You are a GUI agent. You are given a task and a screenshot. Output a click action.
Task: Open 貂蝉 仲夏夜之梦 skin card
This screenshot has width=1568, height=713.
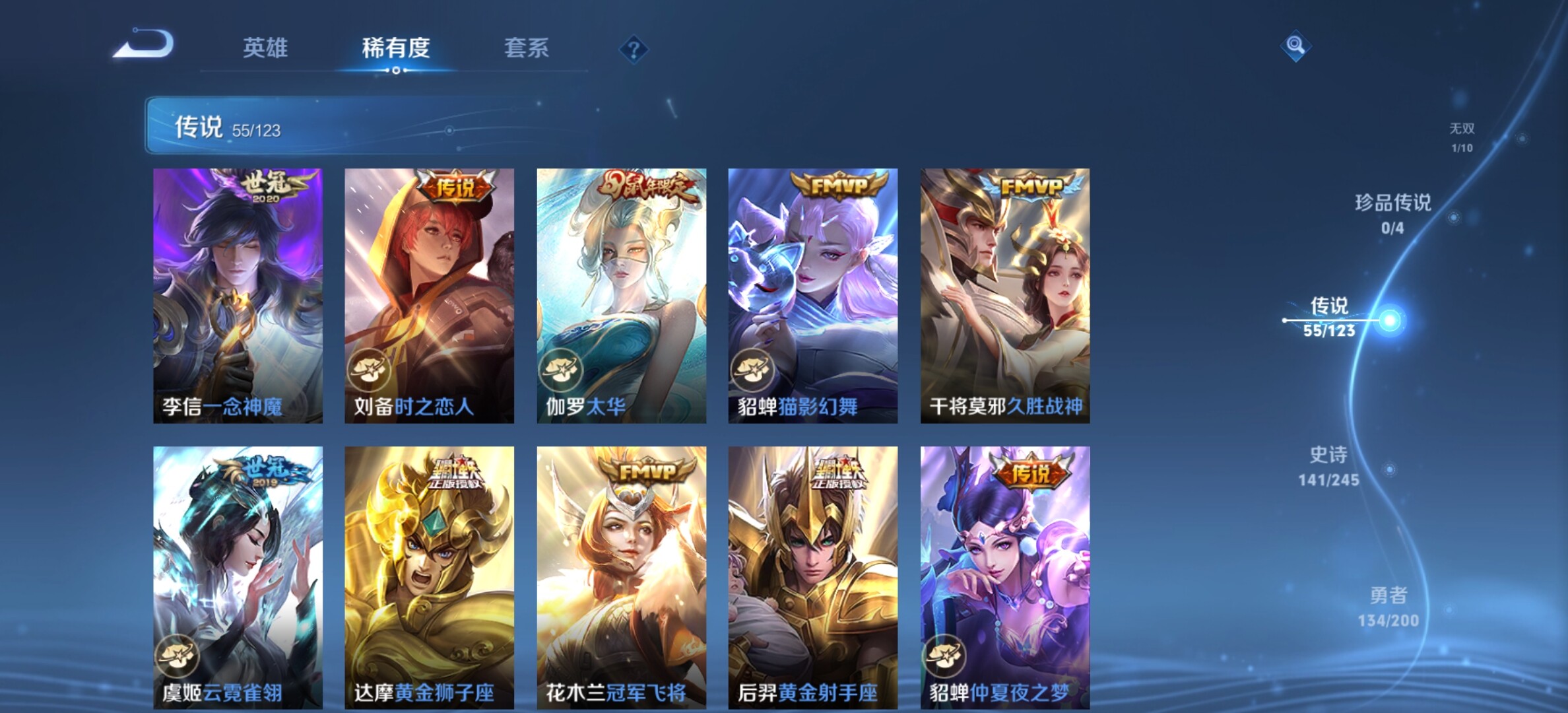(x=1004, y=577)
